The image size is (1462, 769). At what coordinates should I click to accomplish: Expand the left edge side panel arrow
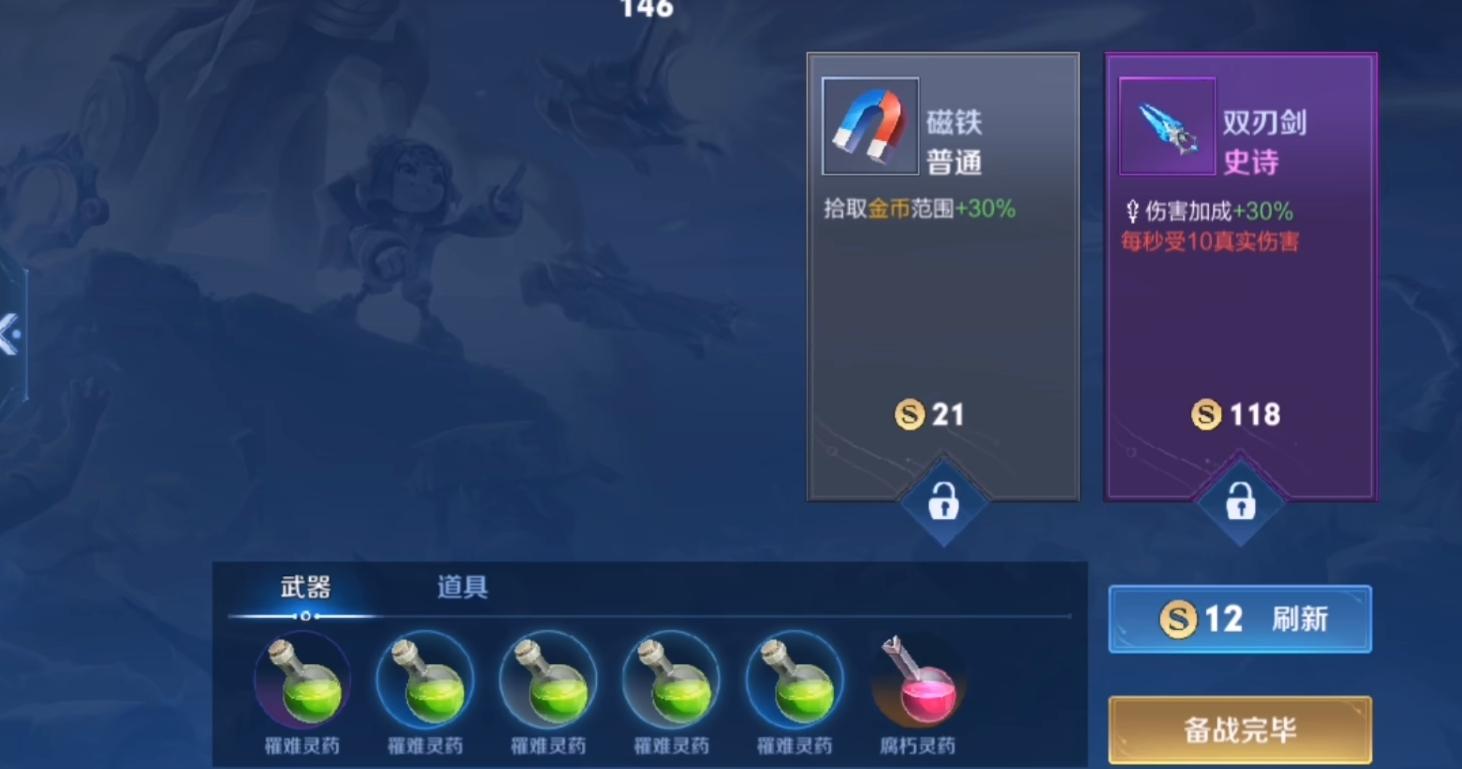(x=10, y=334)
